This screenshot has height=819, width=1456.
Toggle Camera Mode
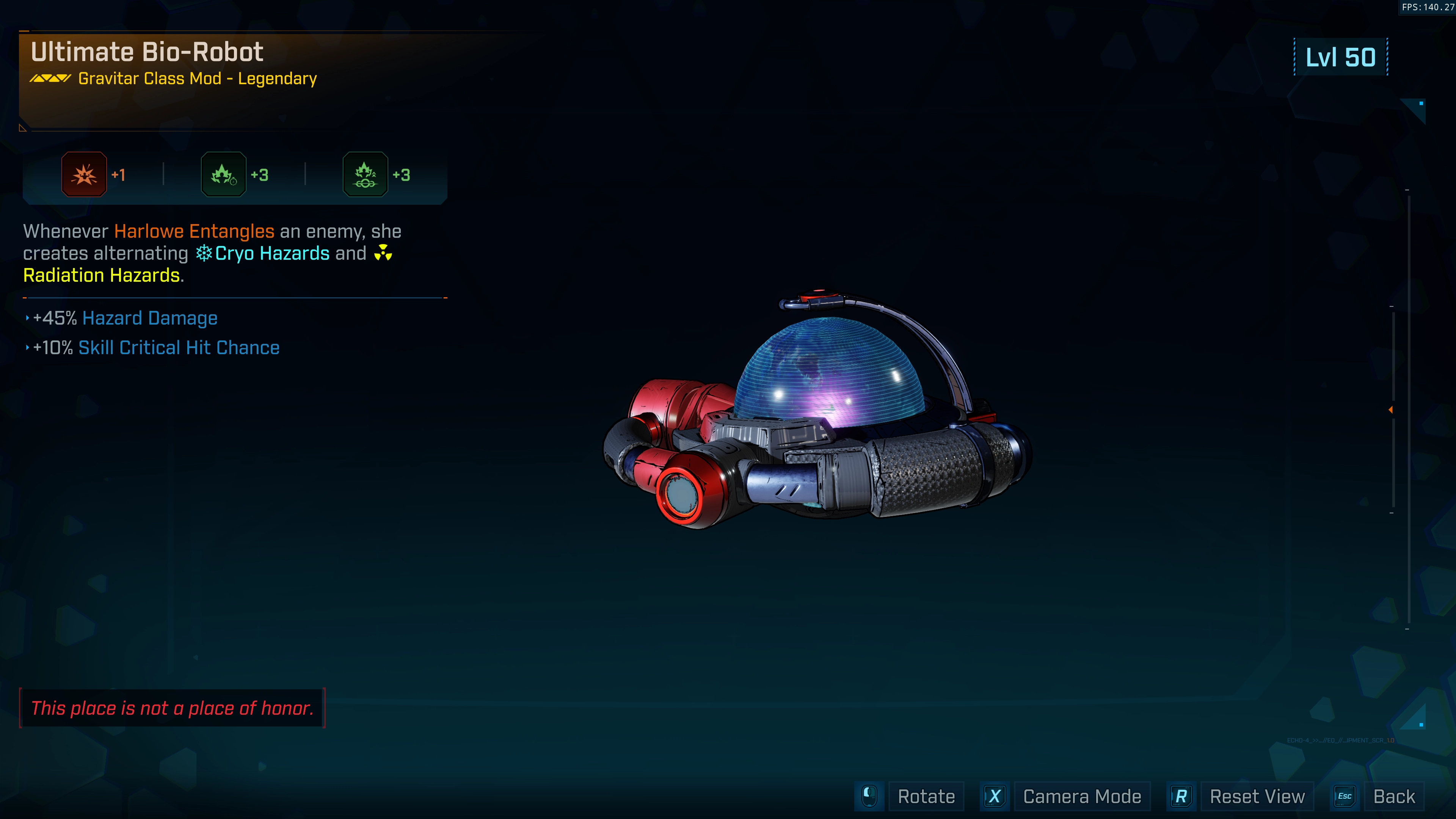(x=1081, y=796)
